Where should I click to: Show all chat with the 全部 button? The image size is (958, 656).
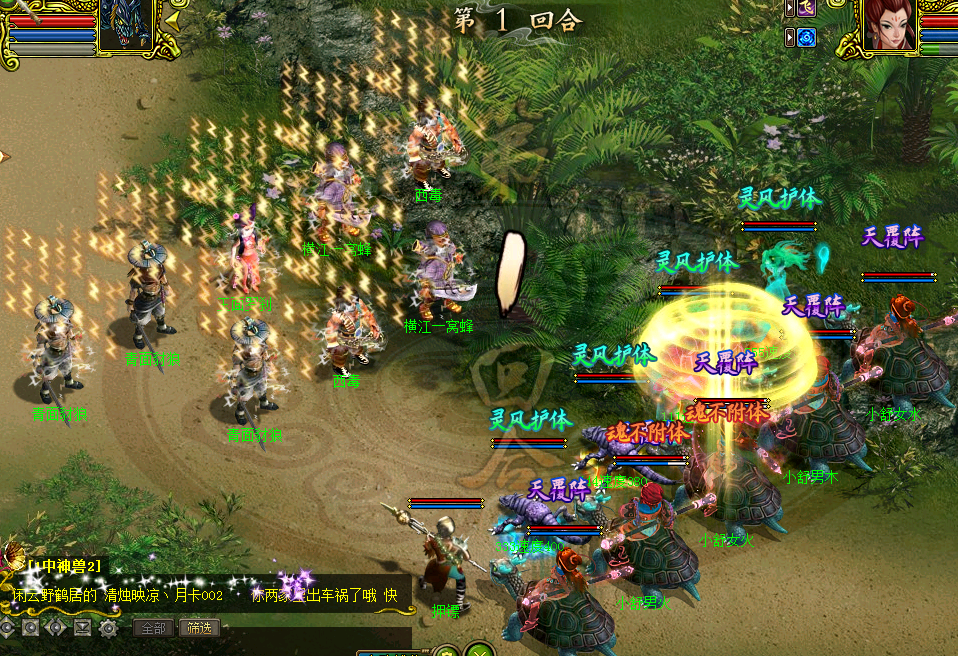153,628
